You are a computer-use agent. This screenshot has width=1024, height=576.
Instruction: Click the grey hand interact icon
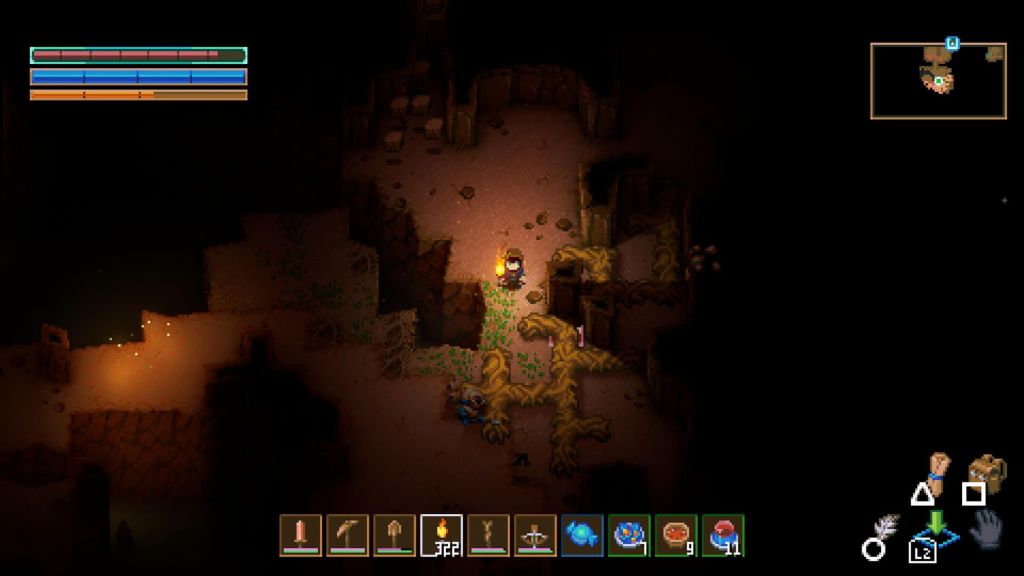[x=987, y=528]
